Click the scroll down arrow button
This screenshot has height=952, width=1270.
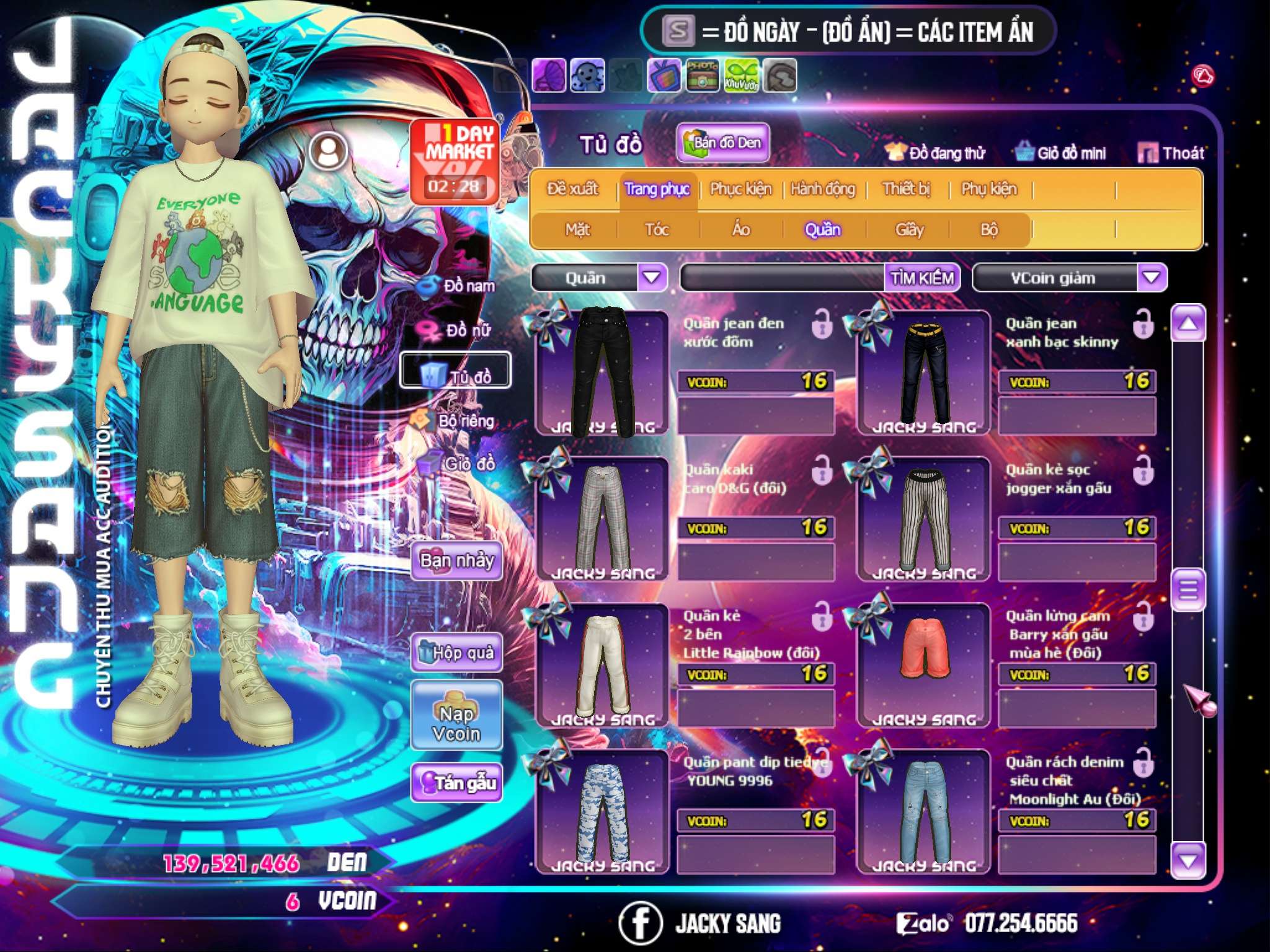1188,860
